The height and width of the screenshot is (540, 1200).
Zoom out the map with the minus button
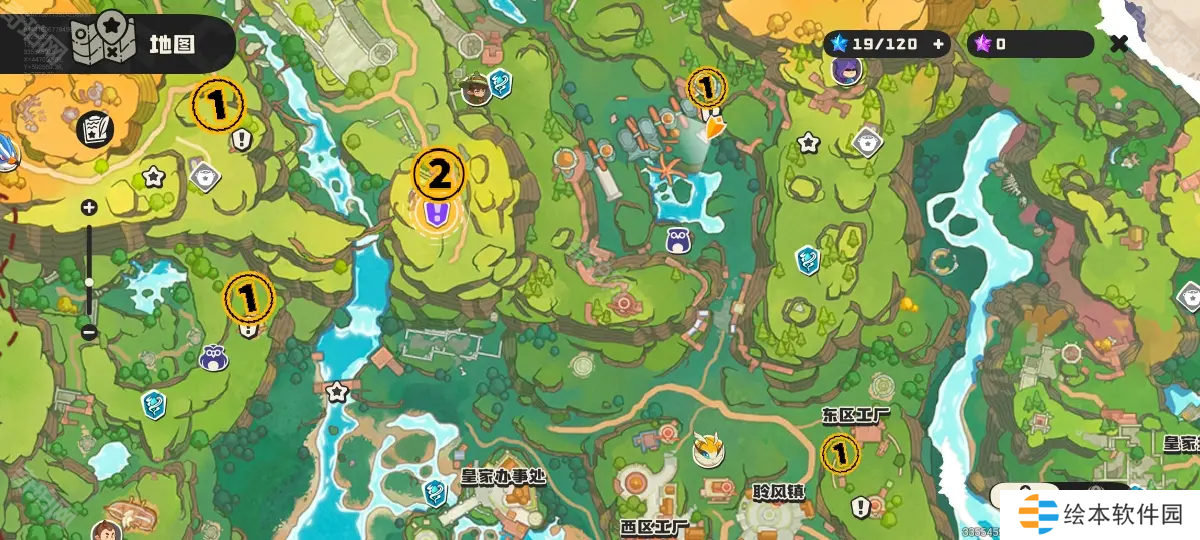coord(89,331)
